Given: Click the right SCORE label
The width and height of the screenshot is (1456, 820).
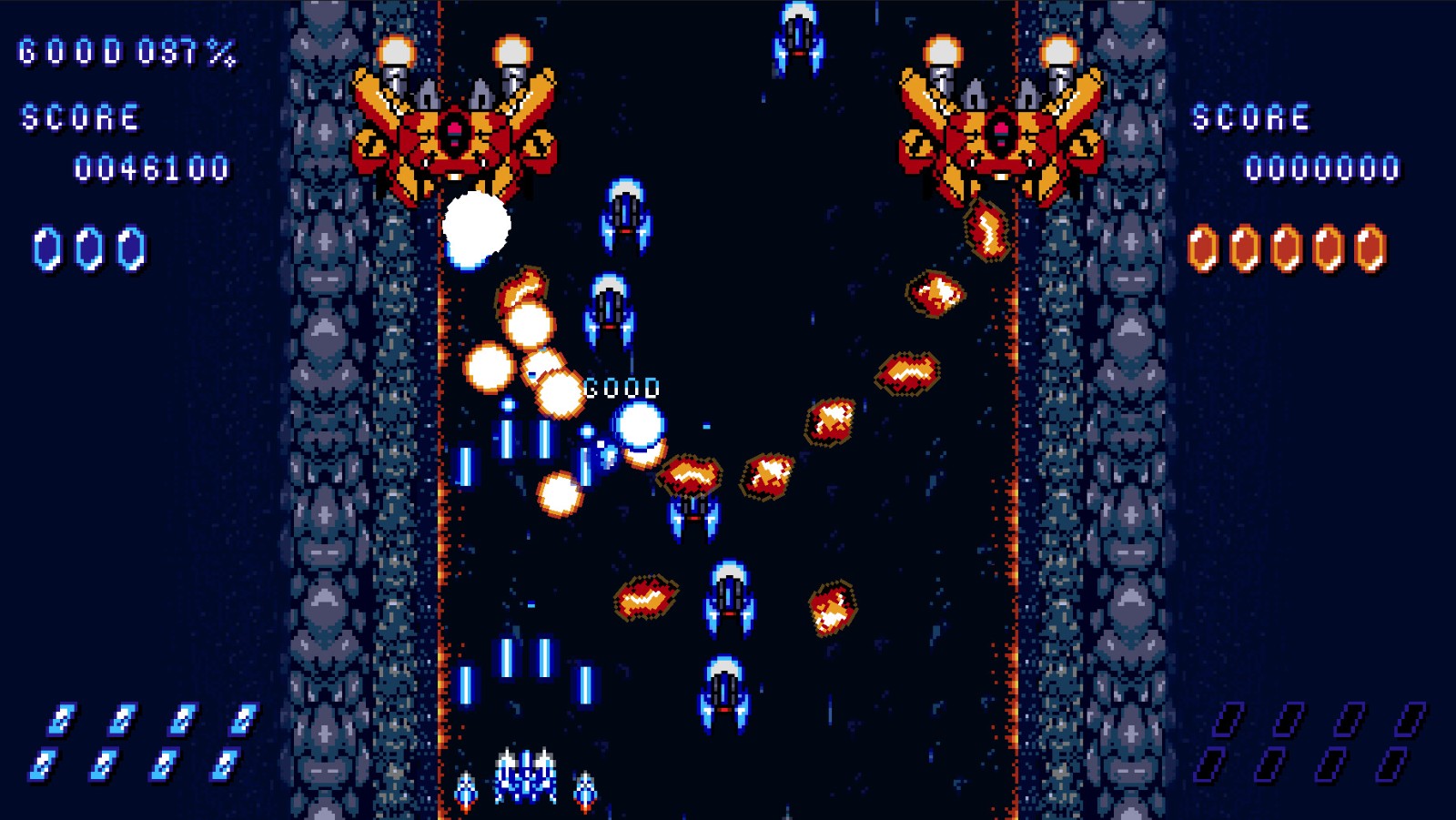Looking at the screenshot, I should tap(1253, 116).
